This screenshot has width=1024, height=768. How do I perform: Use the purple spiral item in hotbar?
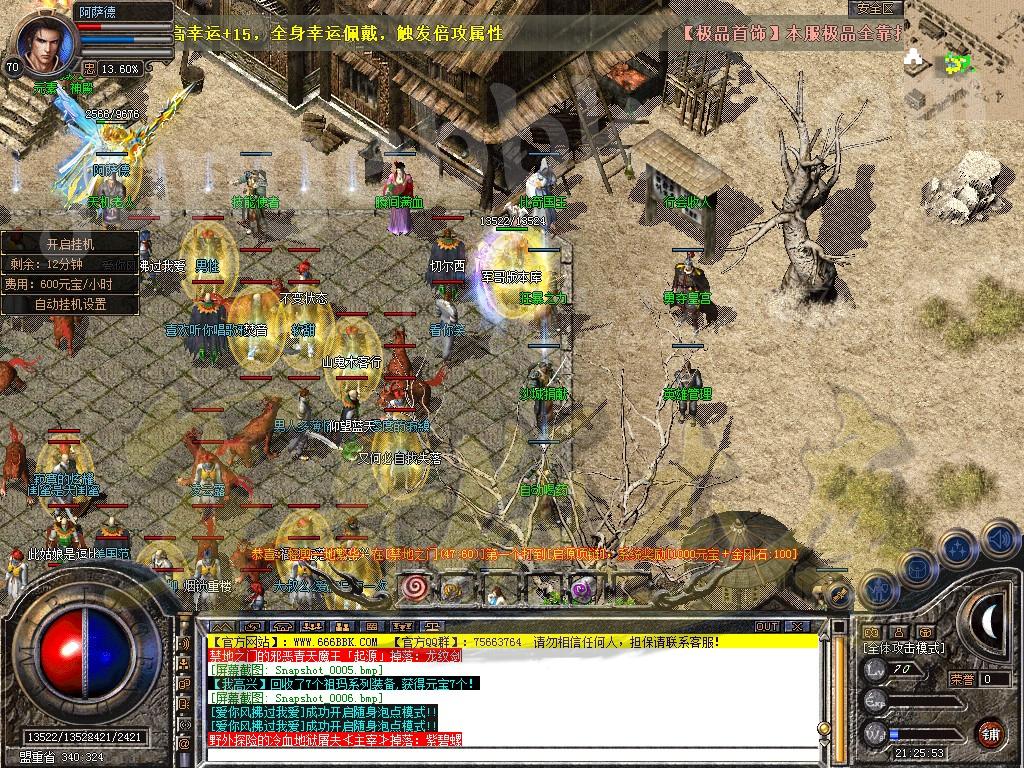(x=583, y=590)
